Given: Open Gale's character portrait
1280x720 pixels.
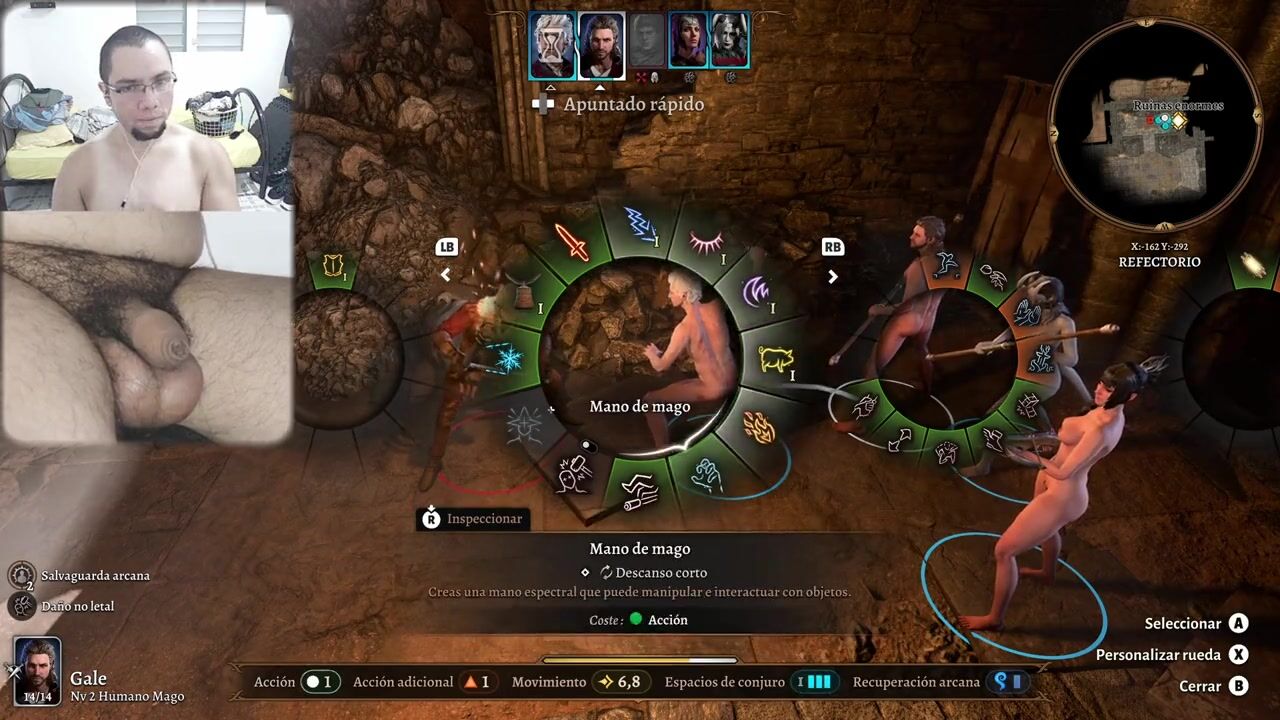Looking at the screenshot, I should click(x=38, y=668).
